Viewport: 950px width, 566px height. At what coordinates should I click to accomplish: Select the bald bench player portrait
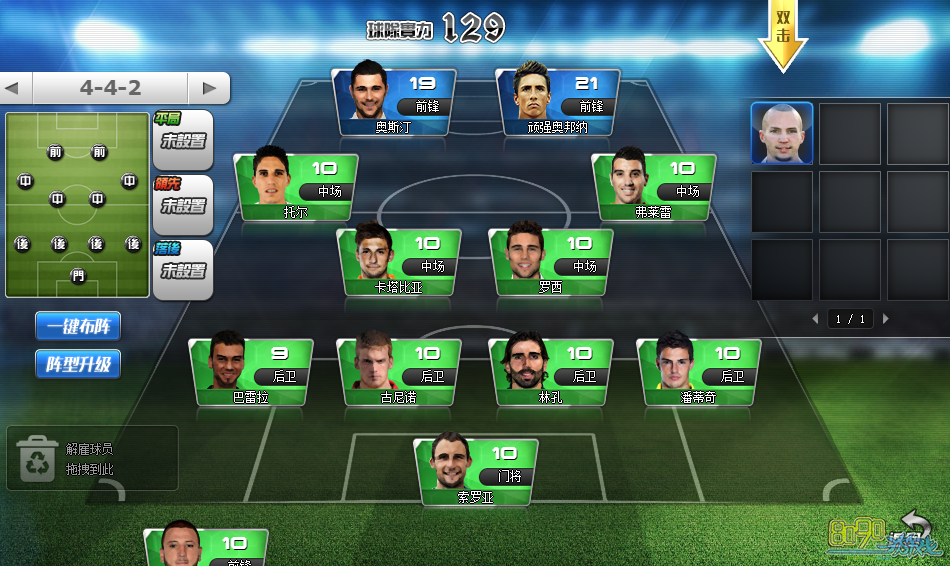point(782,133)
